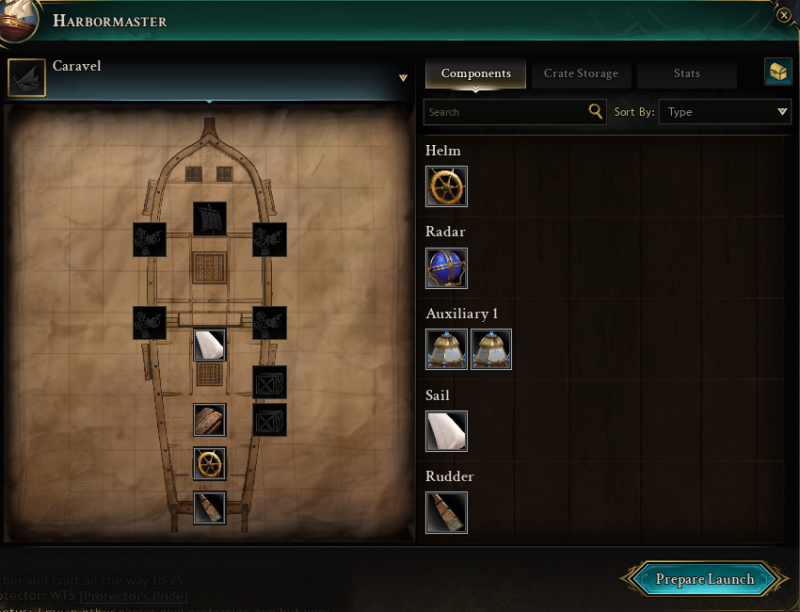Click the dark sail slot near the bow

tap(209, 219)
